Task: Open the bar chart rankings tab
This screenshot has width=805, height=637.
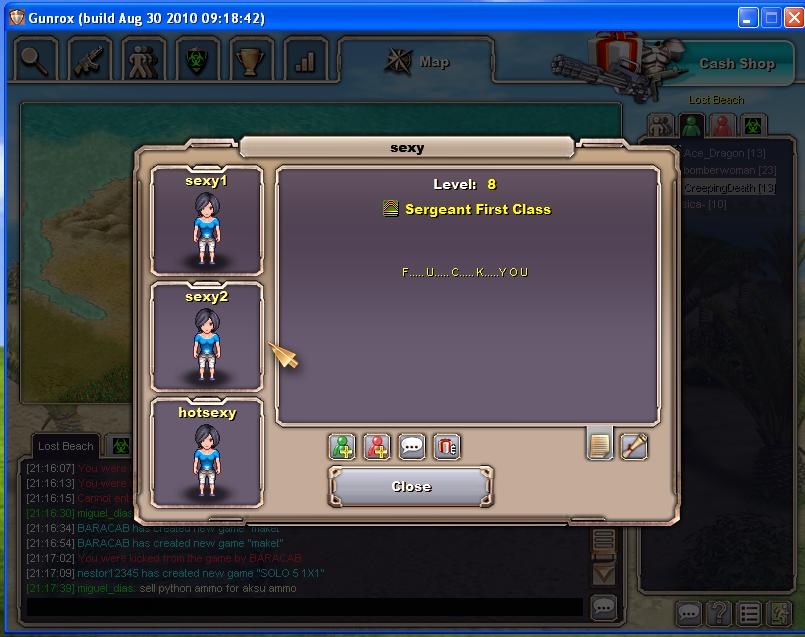Action: (305, 61)
